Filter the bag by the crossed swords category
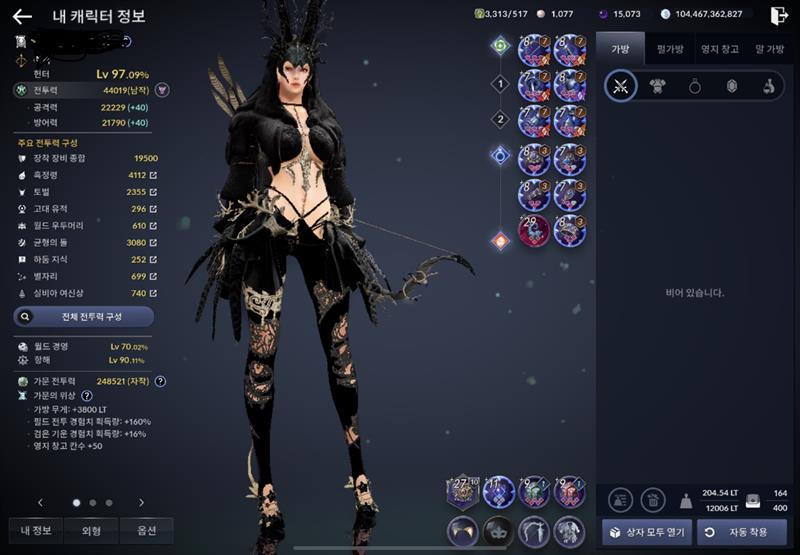Viewport: 800px width, 555px height. point(621,86)
